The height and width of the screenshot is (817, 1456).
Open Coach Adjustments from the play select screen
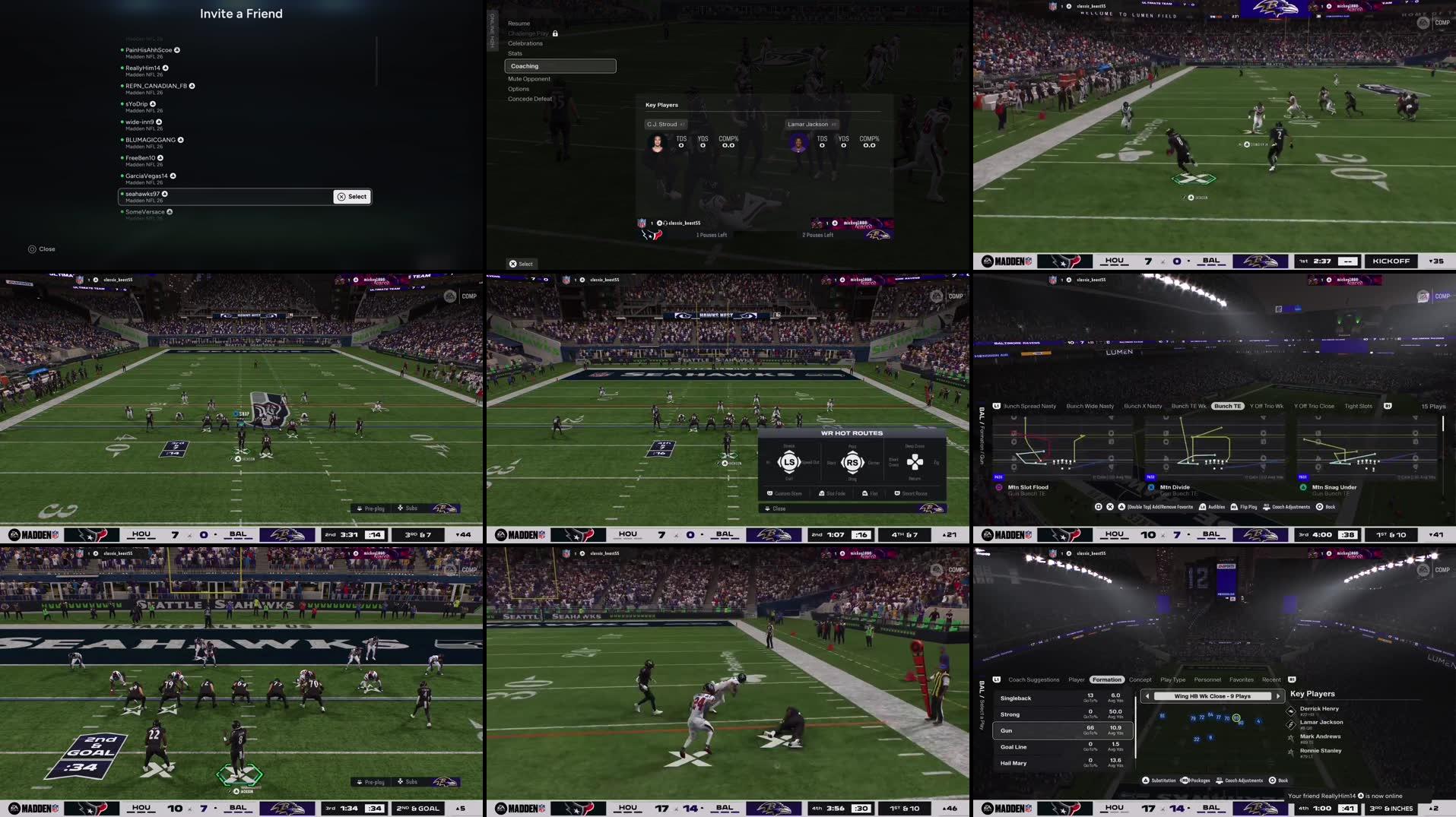click(x=1267, y=507)
